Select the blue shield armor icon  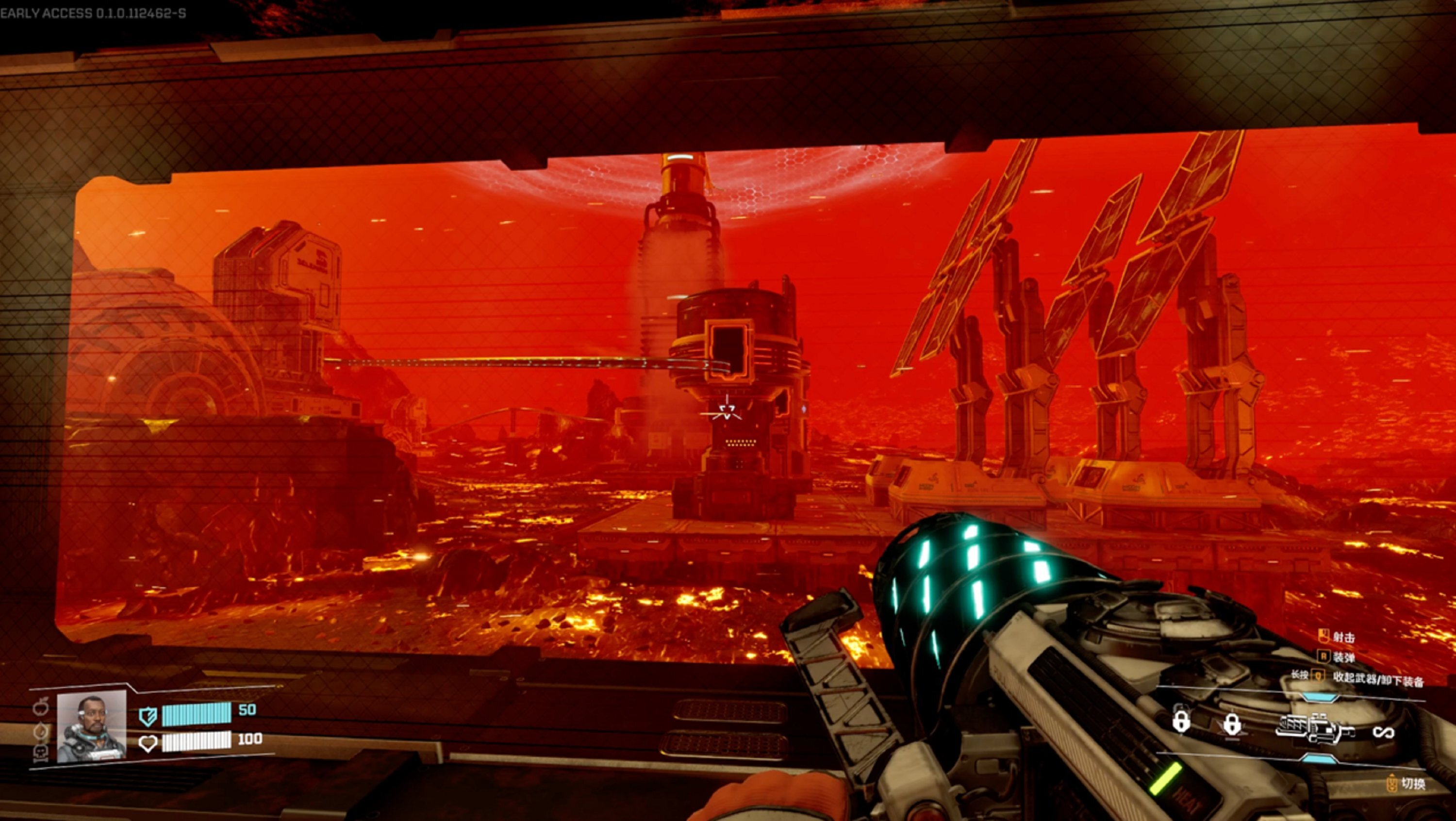pyautogui.click(x=148, y=717)
